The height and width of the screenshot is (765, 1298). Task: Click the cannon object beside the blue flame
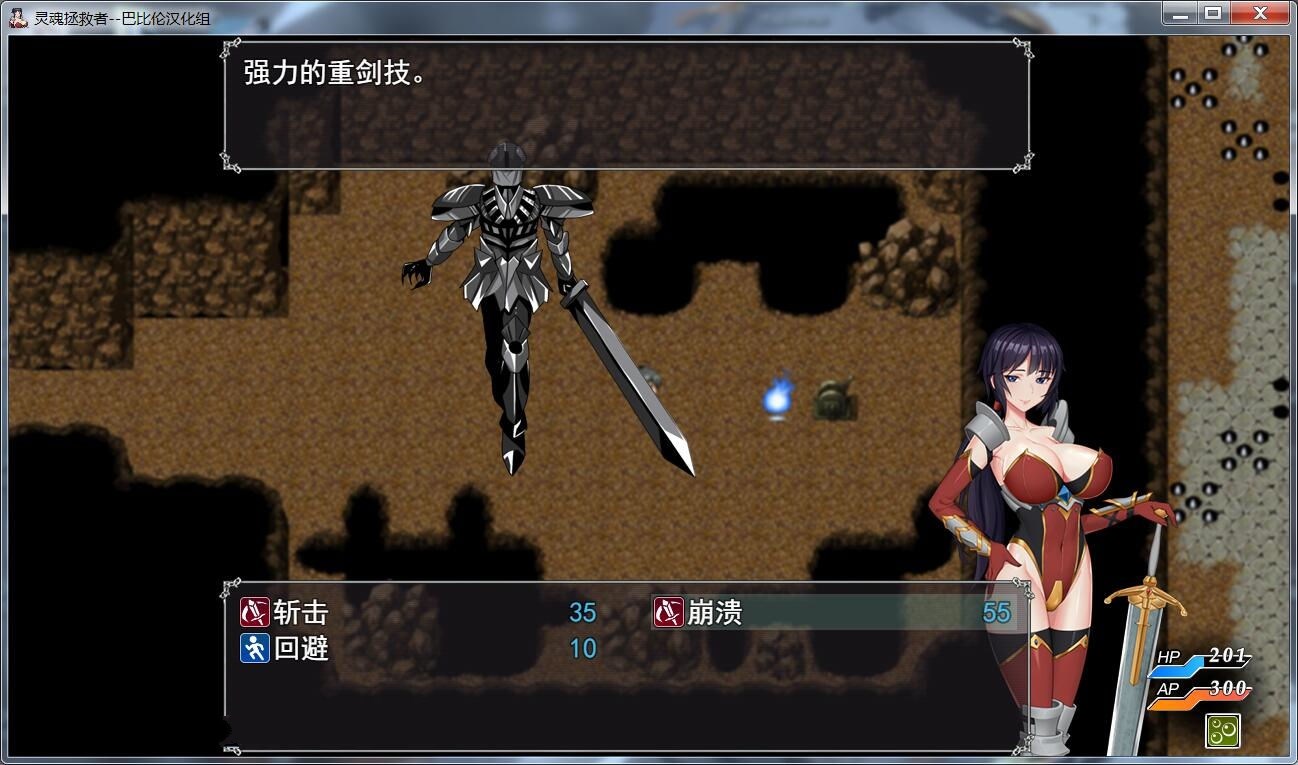[833, 399]
